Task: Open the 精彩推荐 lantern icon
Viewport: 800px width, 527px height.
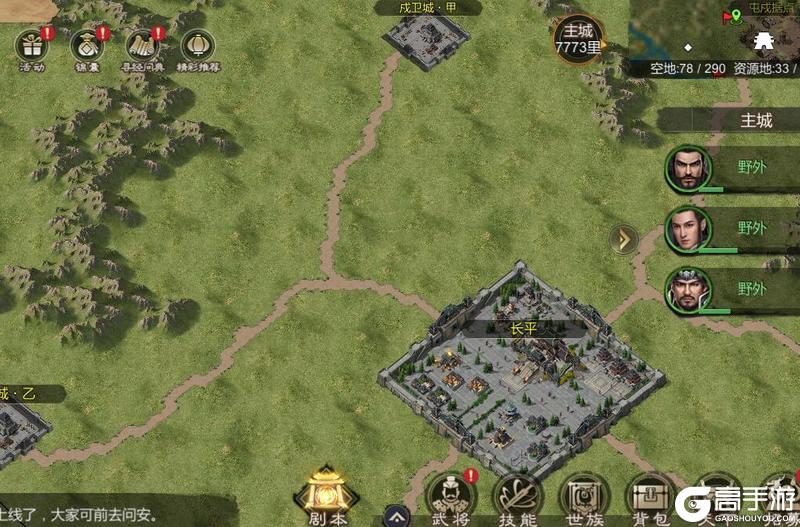Action: point(197,46)
